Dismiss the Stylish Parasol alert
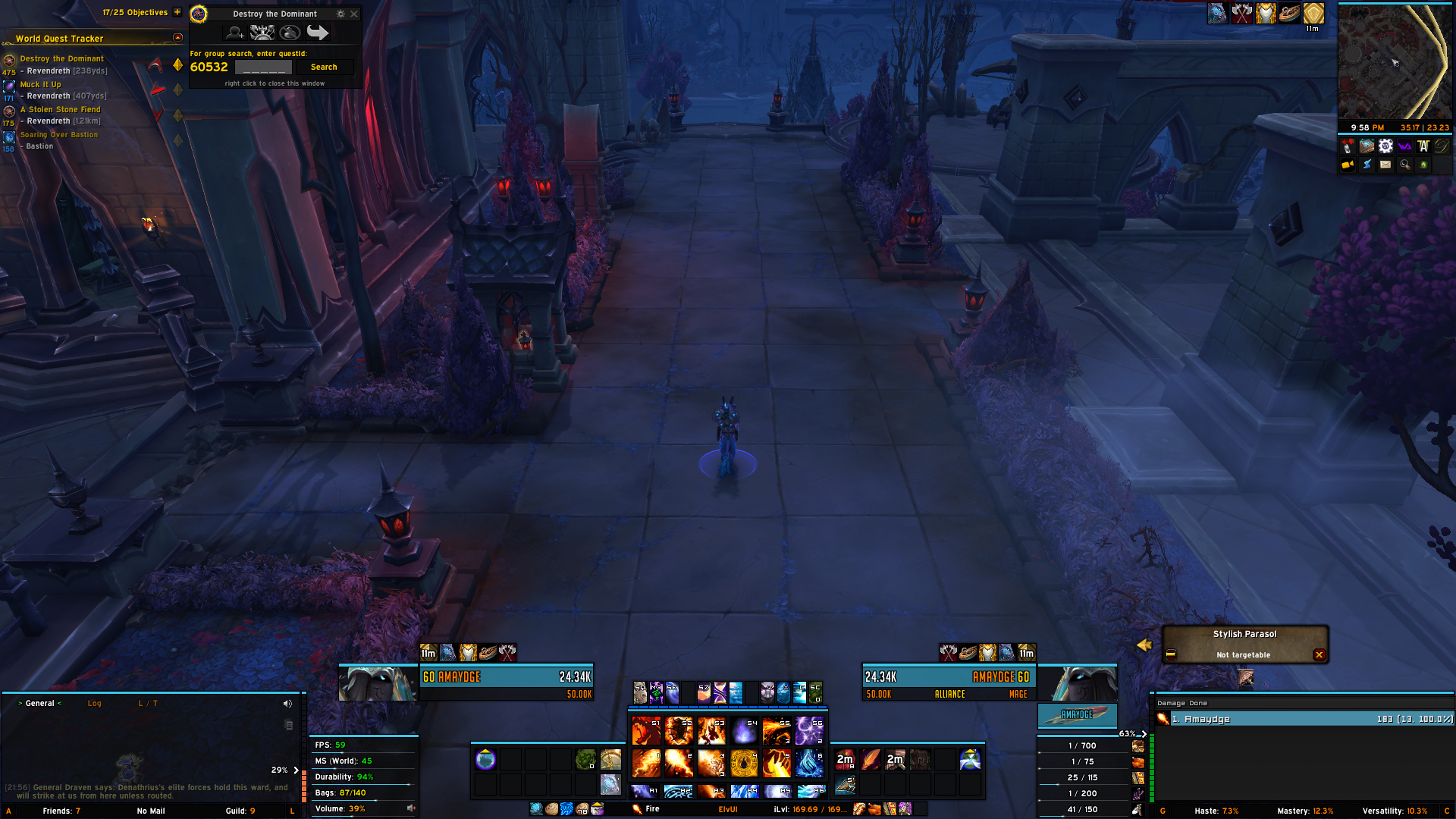 (x=1319, y=655)
